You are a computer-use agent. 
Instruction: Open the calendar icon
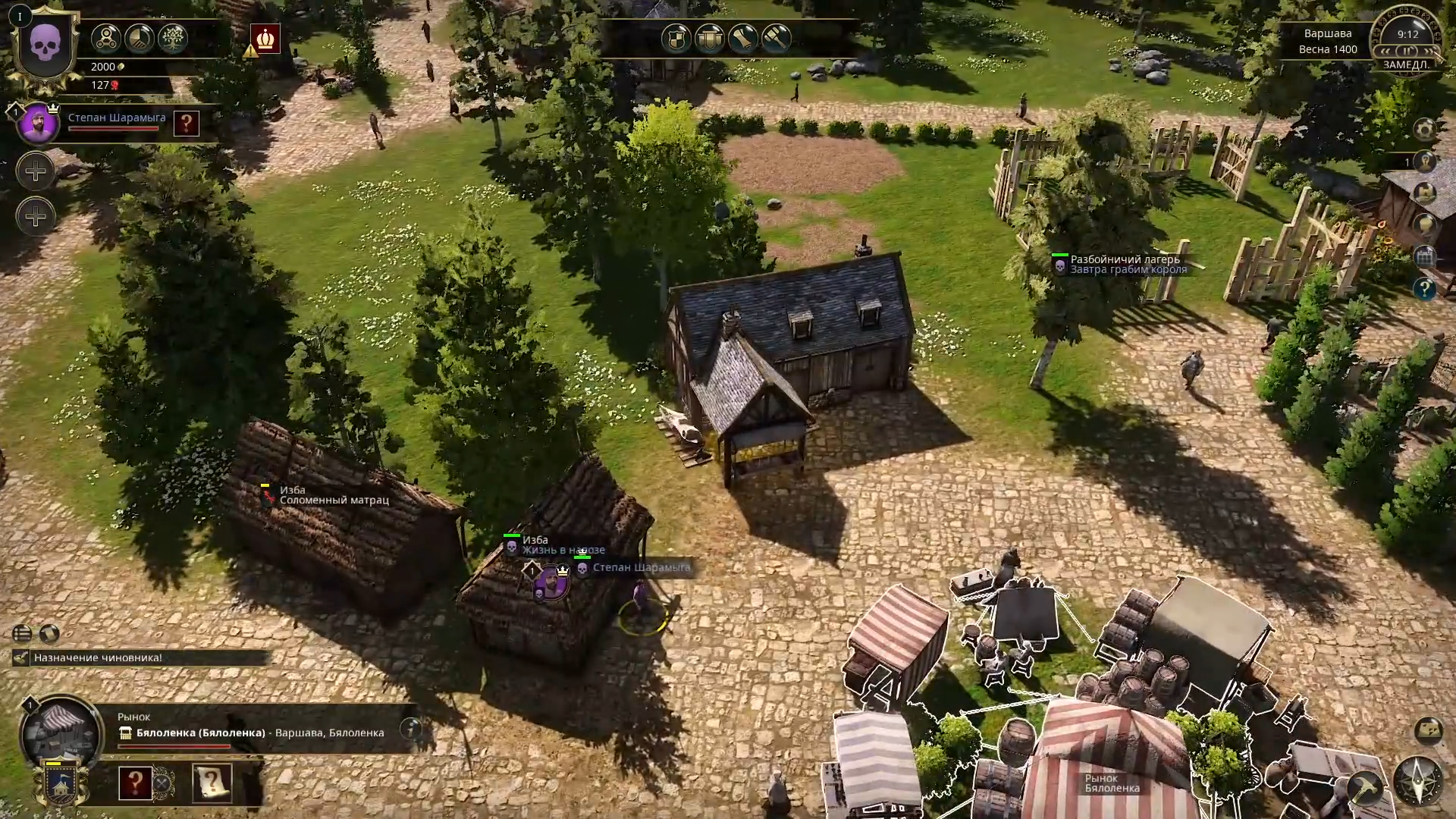tap(1425, 256)
